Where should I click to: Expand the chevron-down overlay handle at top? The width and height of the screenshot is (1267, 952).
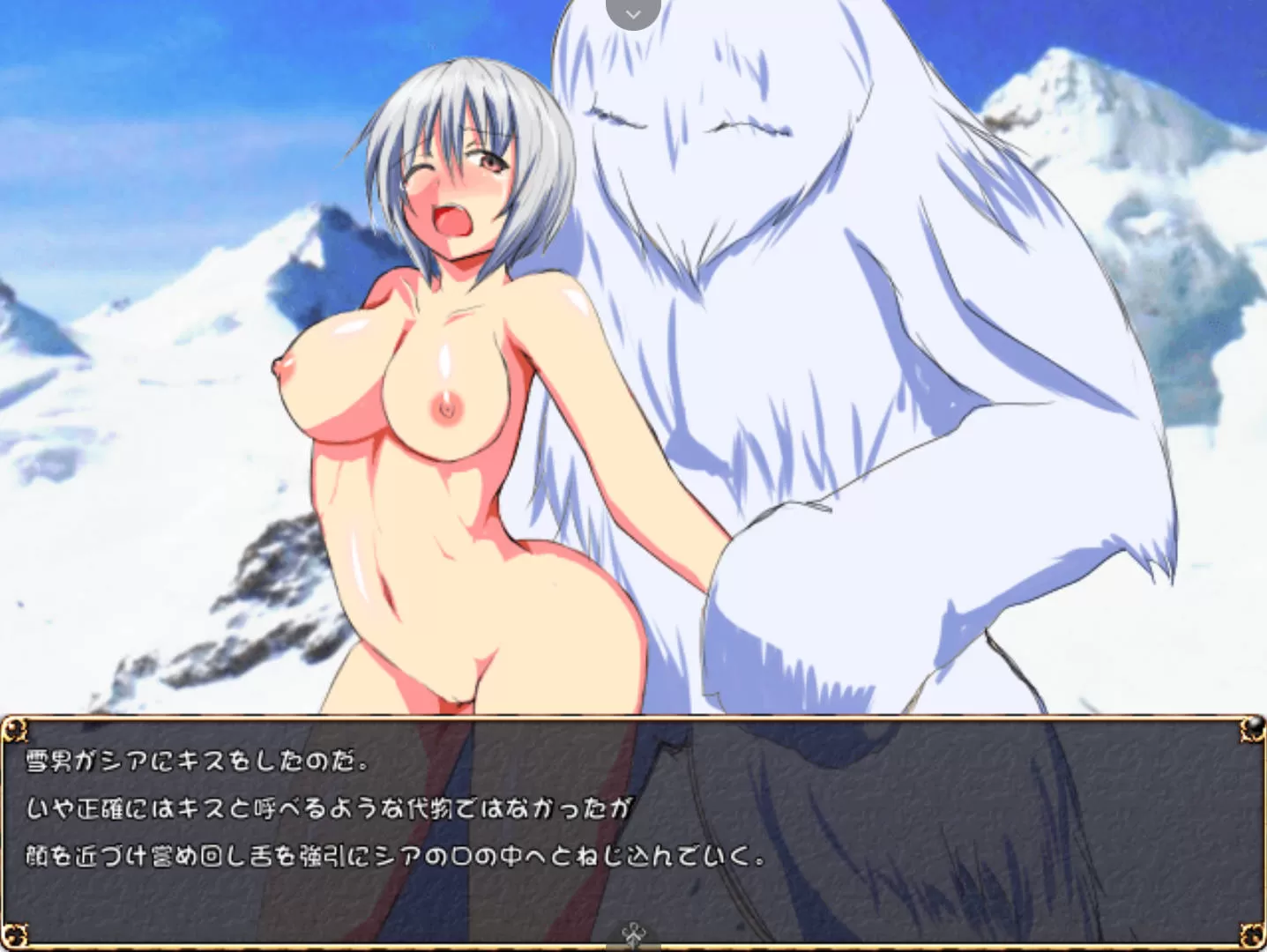pyautogui.click(x=633, y=13)
